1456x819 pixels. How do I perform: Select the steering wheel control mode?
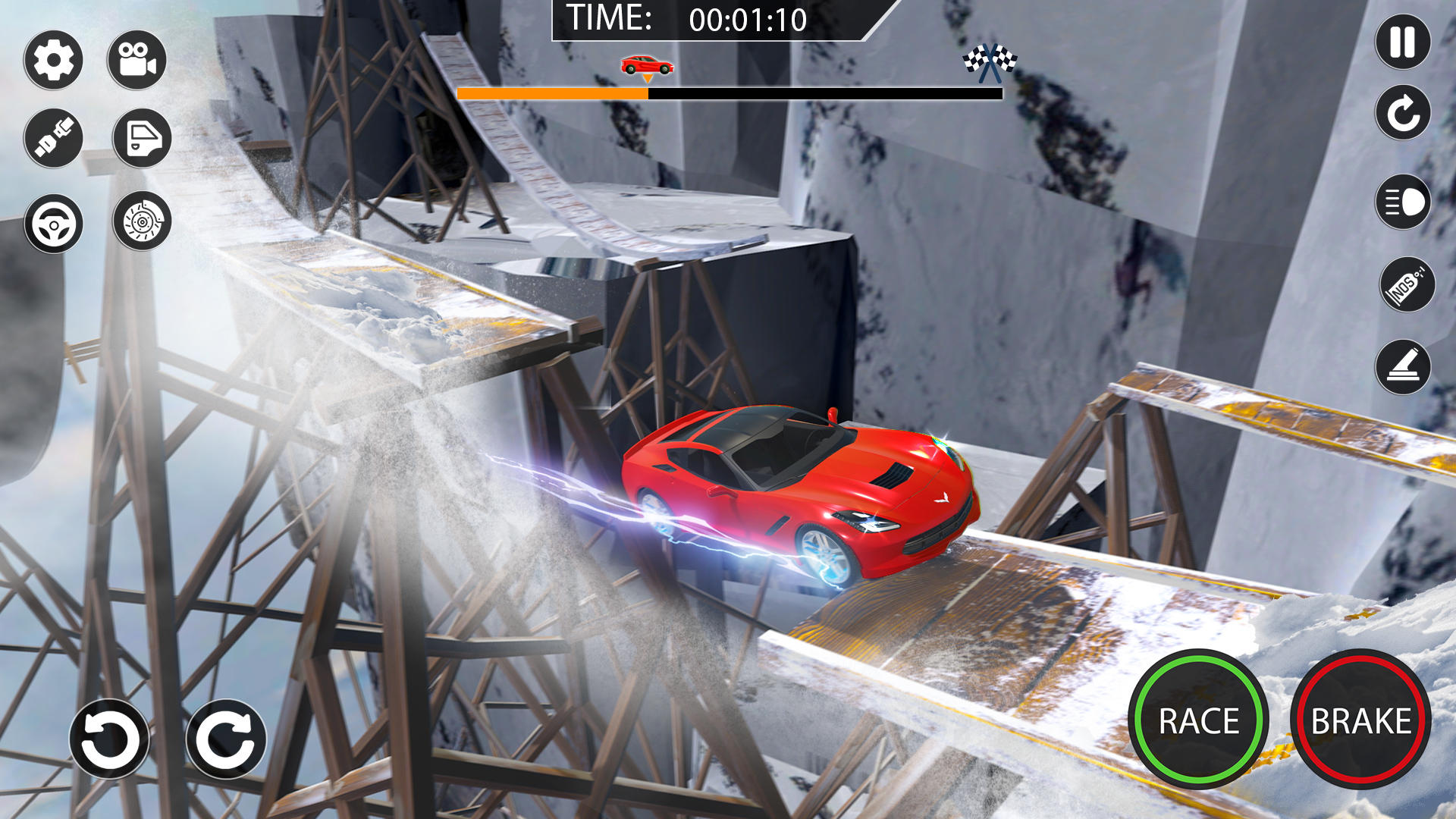[53, 224]
